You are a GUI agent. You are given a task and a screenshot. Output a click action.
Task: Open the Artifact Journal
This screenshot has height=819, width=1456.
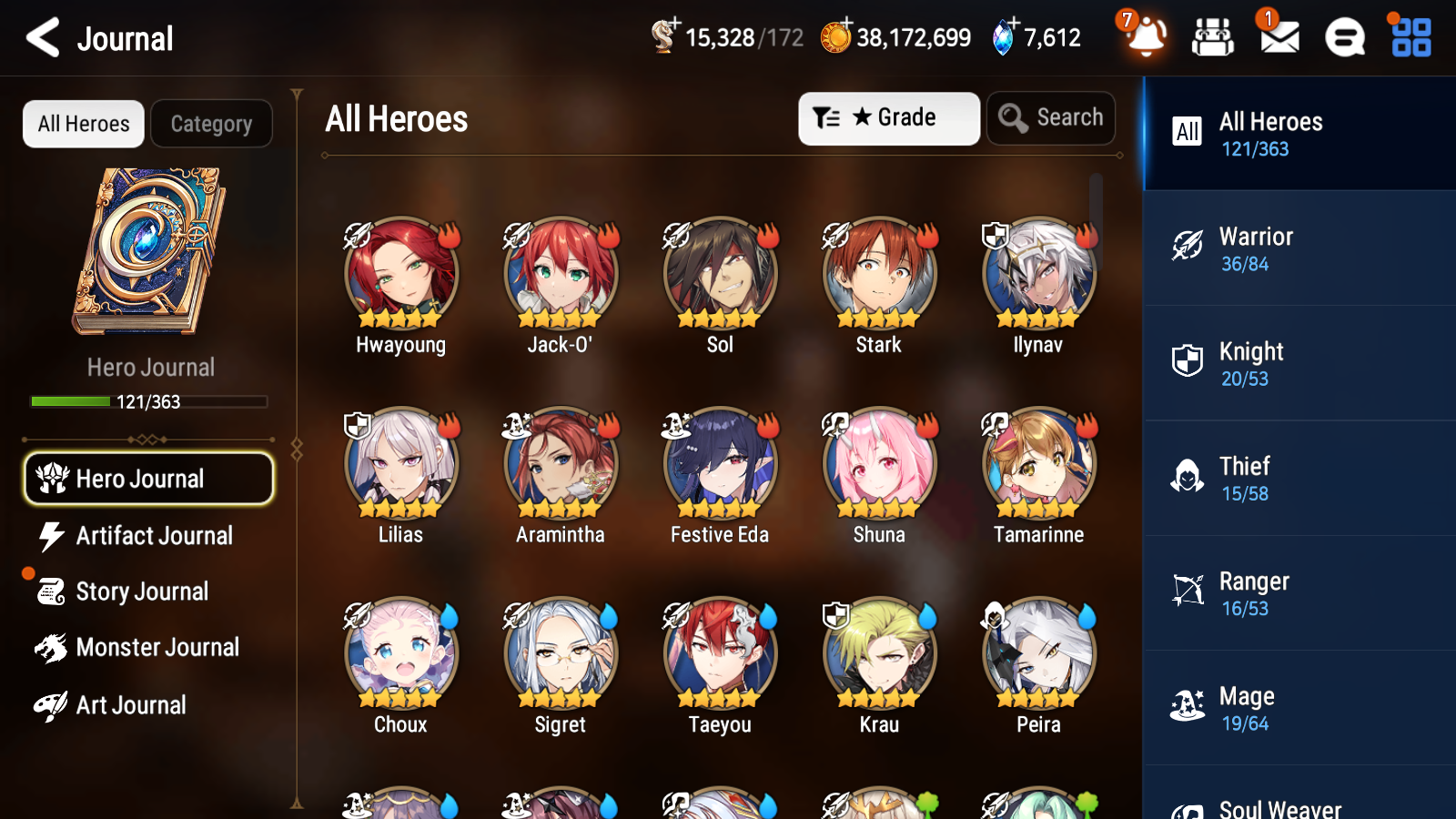[x=154, y=536]
